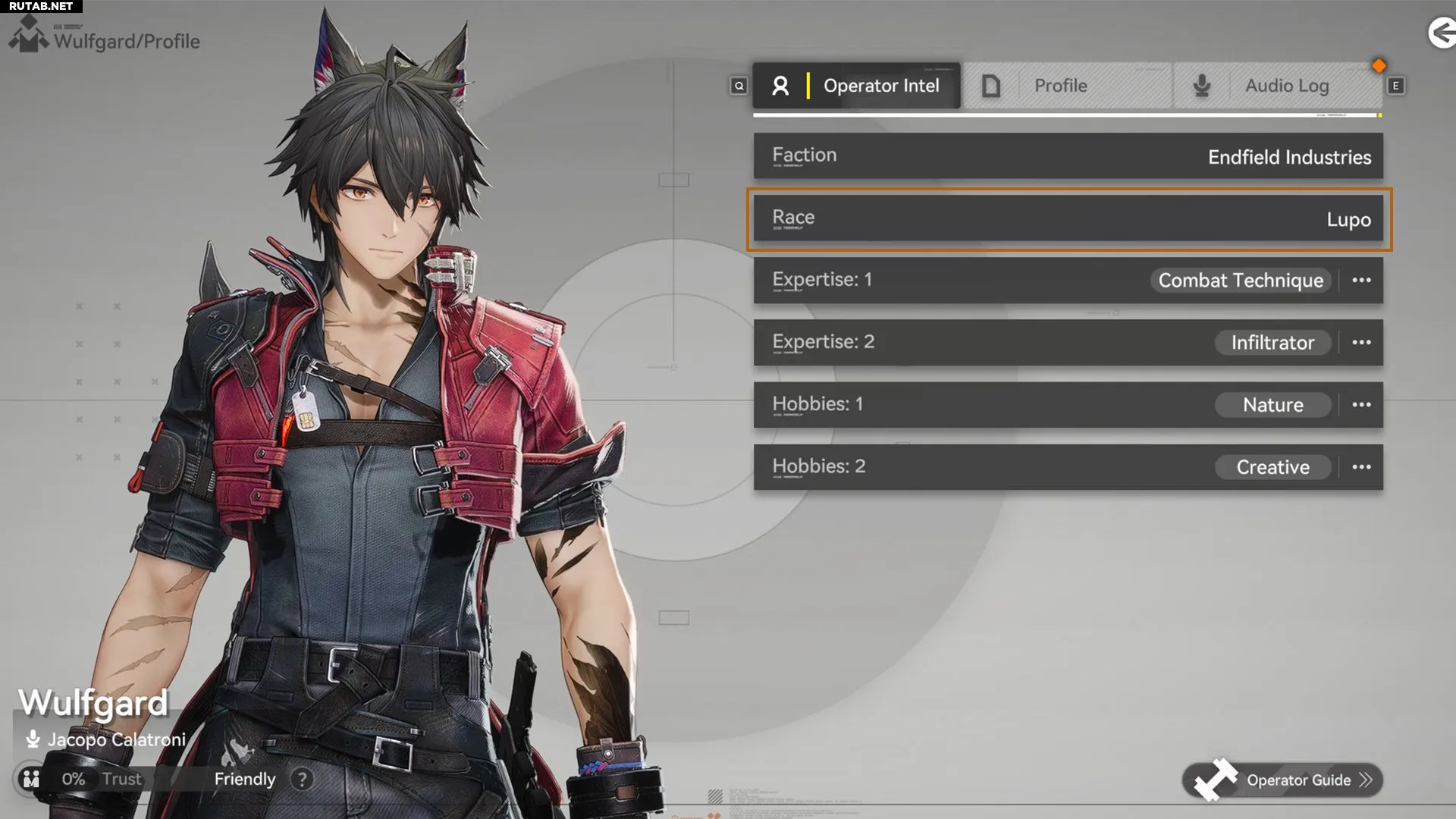Select the Nature hobby tag

pos(1272,405)
